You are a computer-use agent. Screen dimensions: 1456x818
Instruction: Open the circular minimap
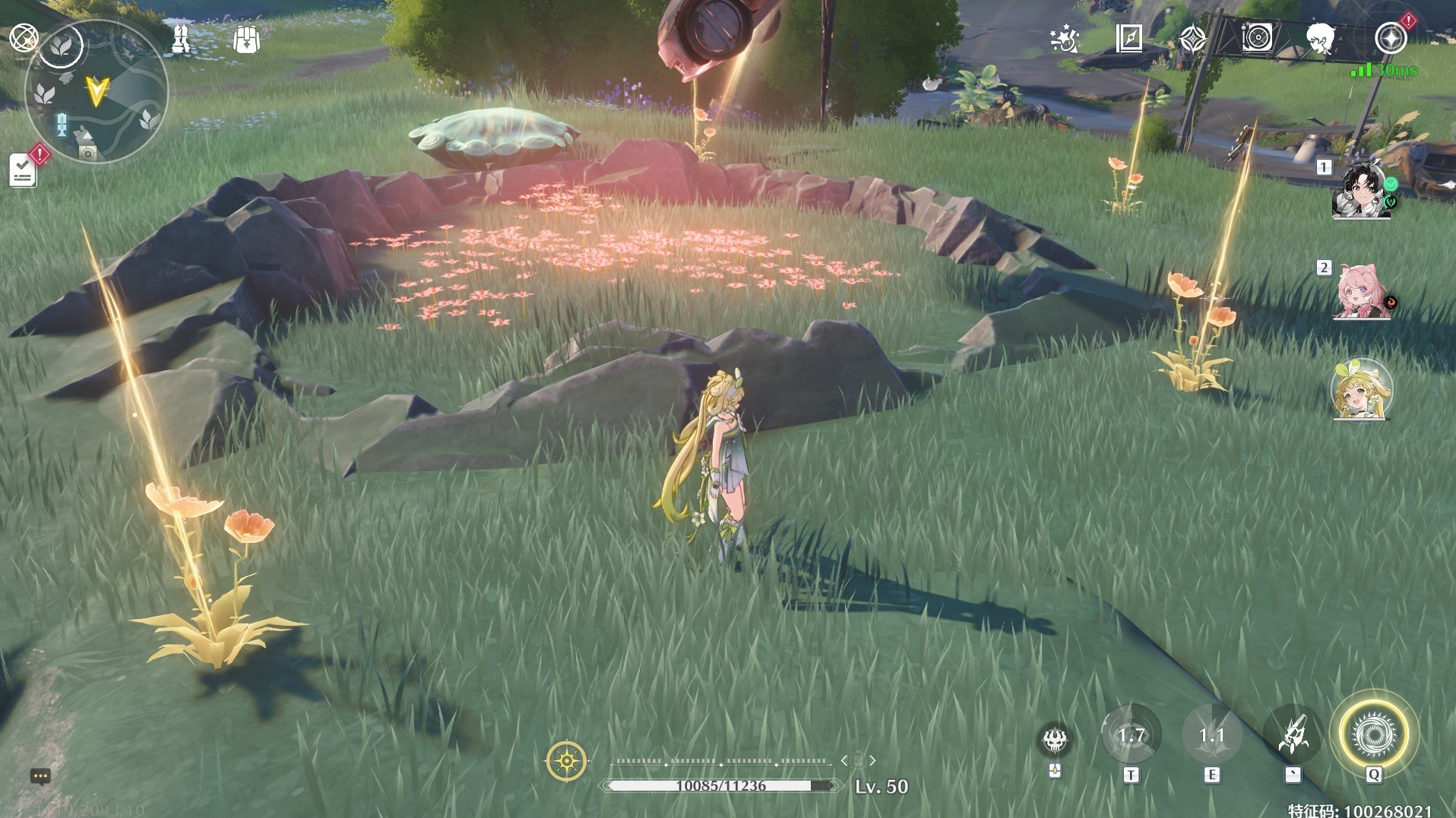pos(97,93)
